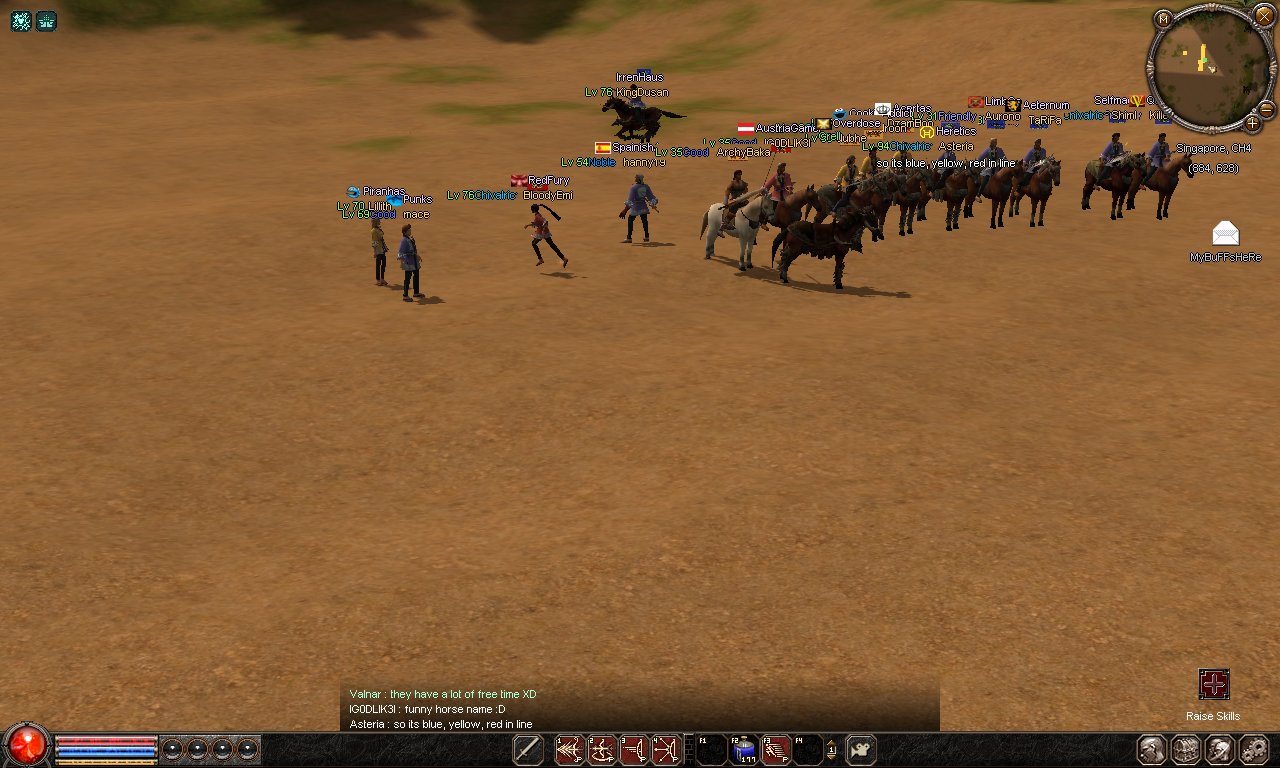Click the first active buff icon
The width and height of the screenshot is (1280, 768).
[21, 21]
